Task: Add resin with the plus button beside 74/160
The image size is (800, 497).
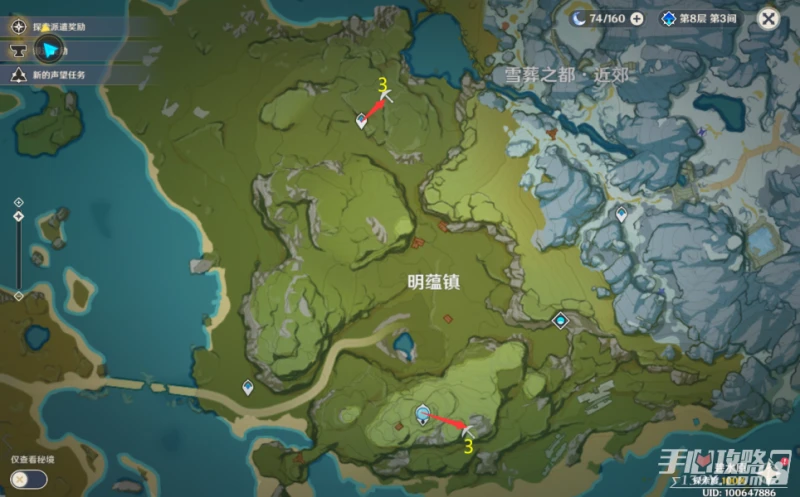Action: coord(637,19)
